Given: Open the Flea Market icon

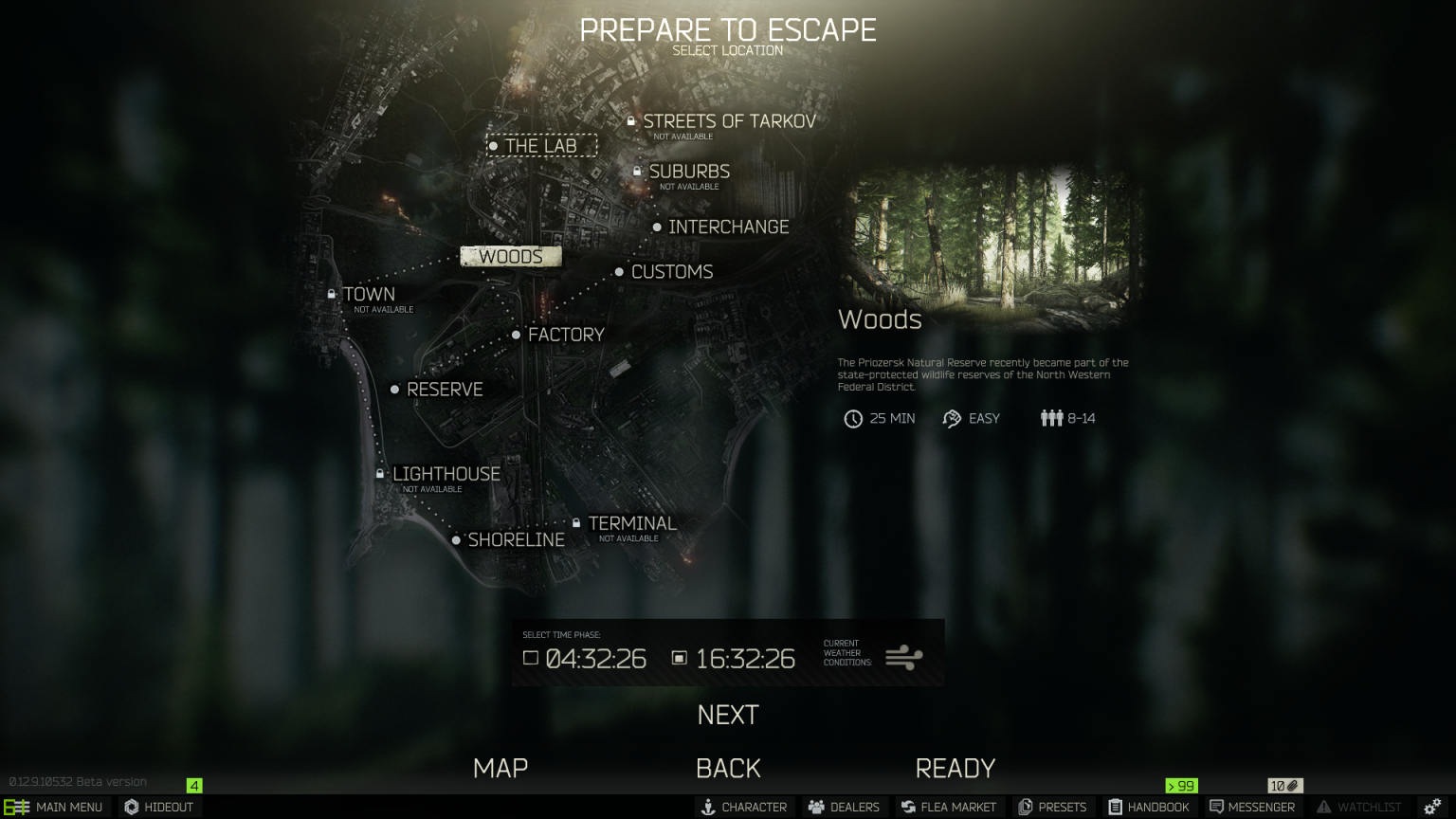Looking at the screenshot, I should pyautogui.click(x=950, y=807).
